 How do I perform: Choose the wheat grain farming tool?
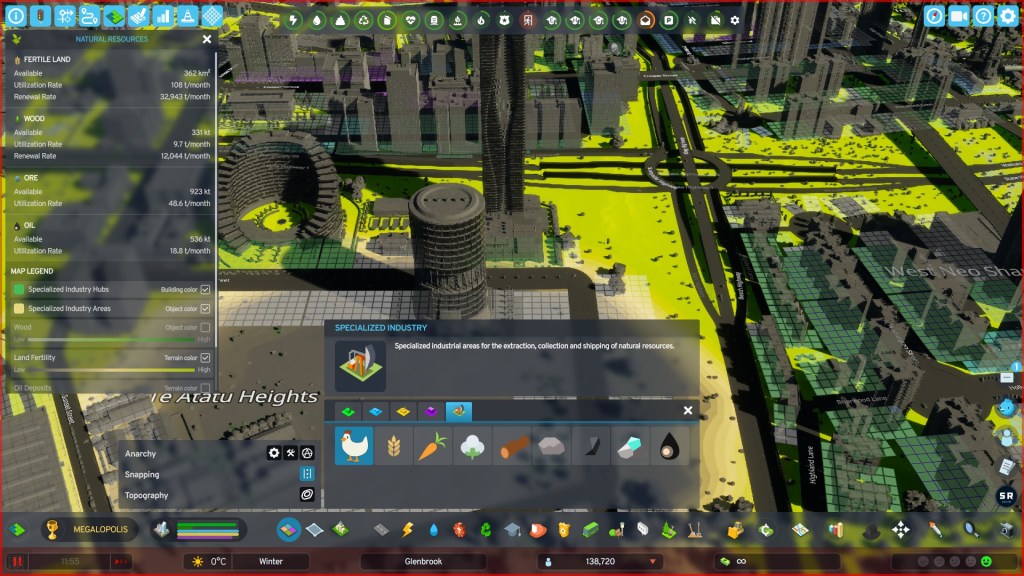pyautogui.click(x=392, y=446)
